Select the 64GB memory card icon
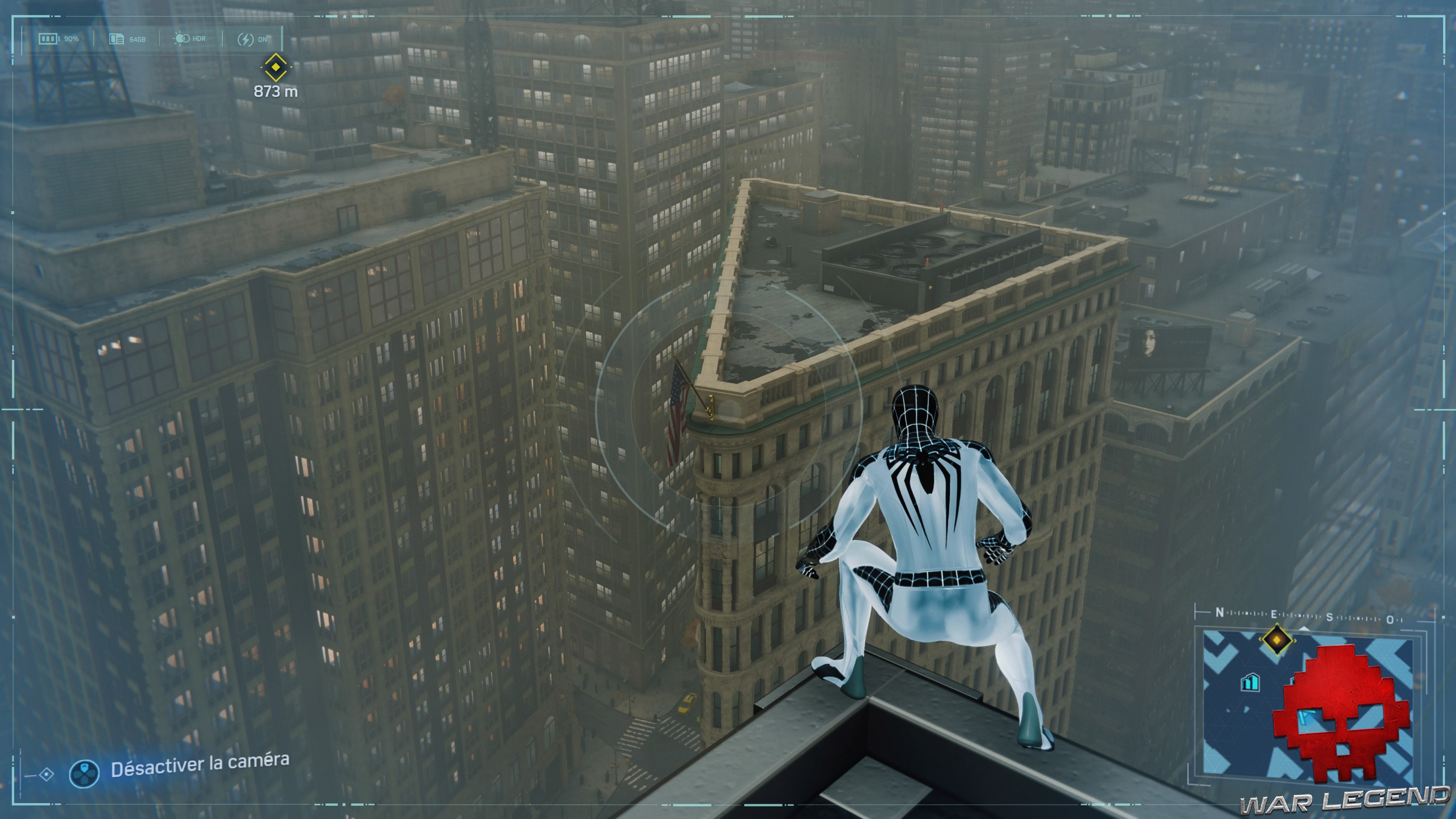The width and height of the screenshot is (1456, 819). click(x=116, y=39)
